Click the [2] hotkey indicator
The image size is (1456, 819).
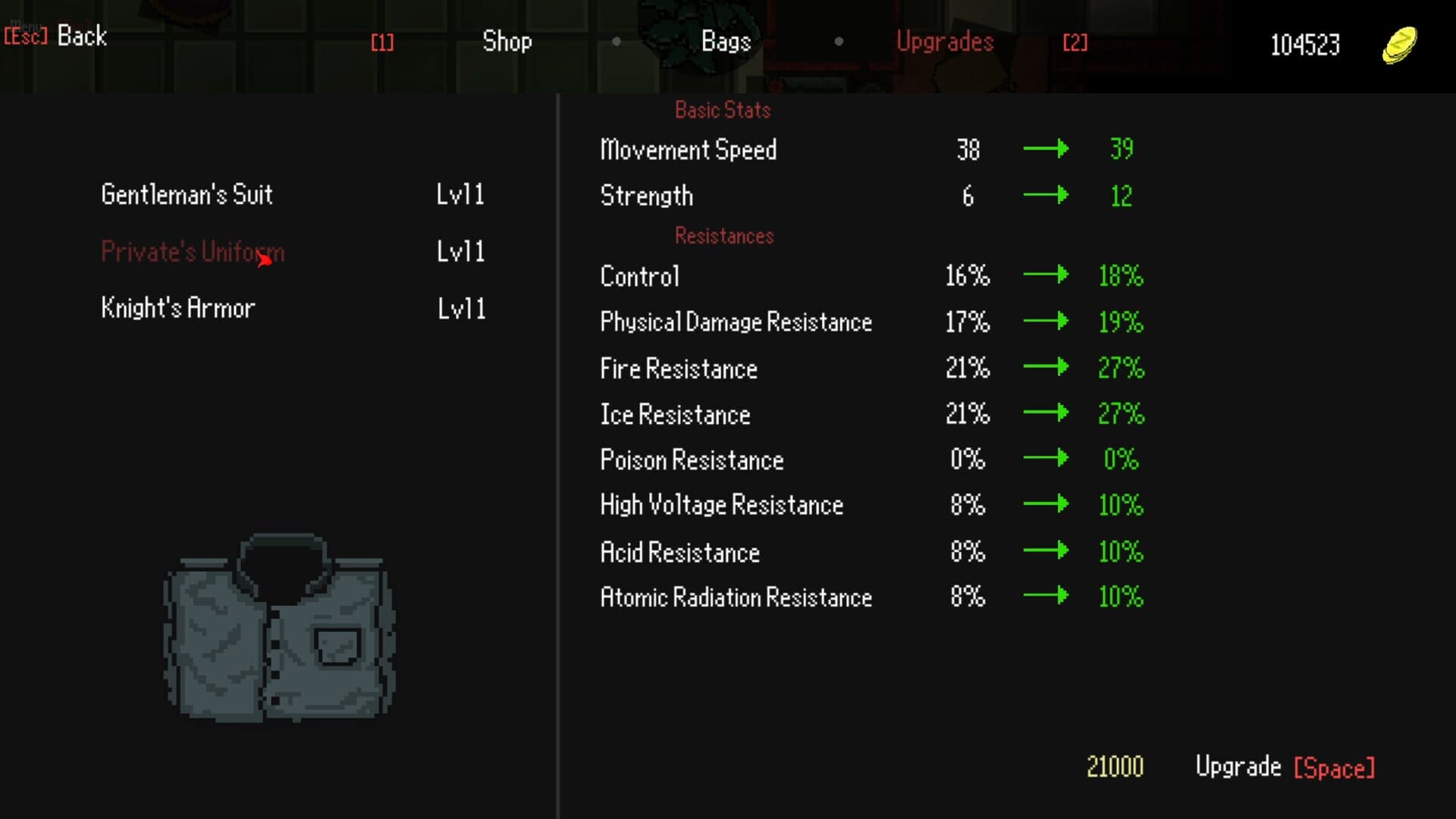click(1075, 42)
